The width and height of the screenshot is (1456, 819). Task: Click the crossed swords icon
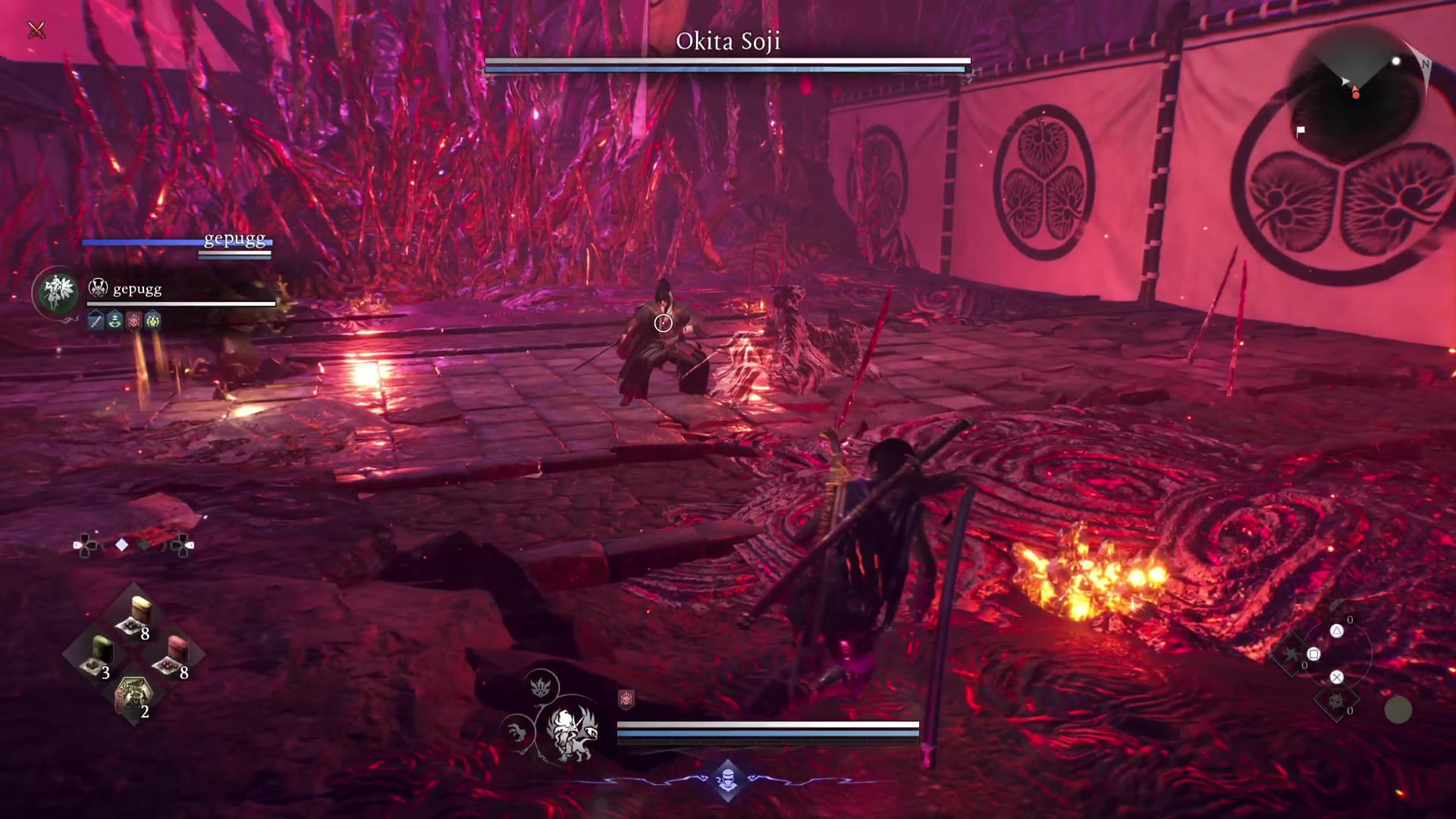(36, 30)
